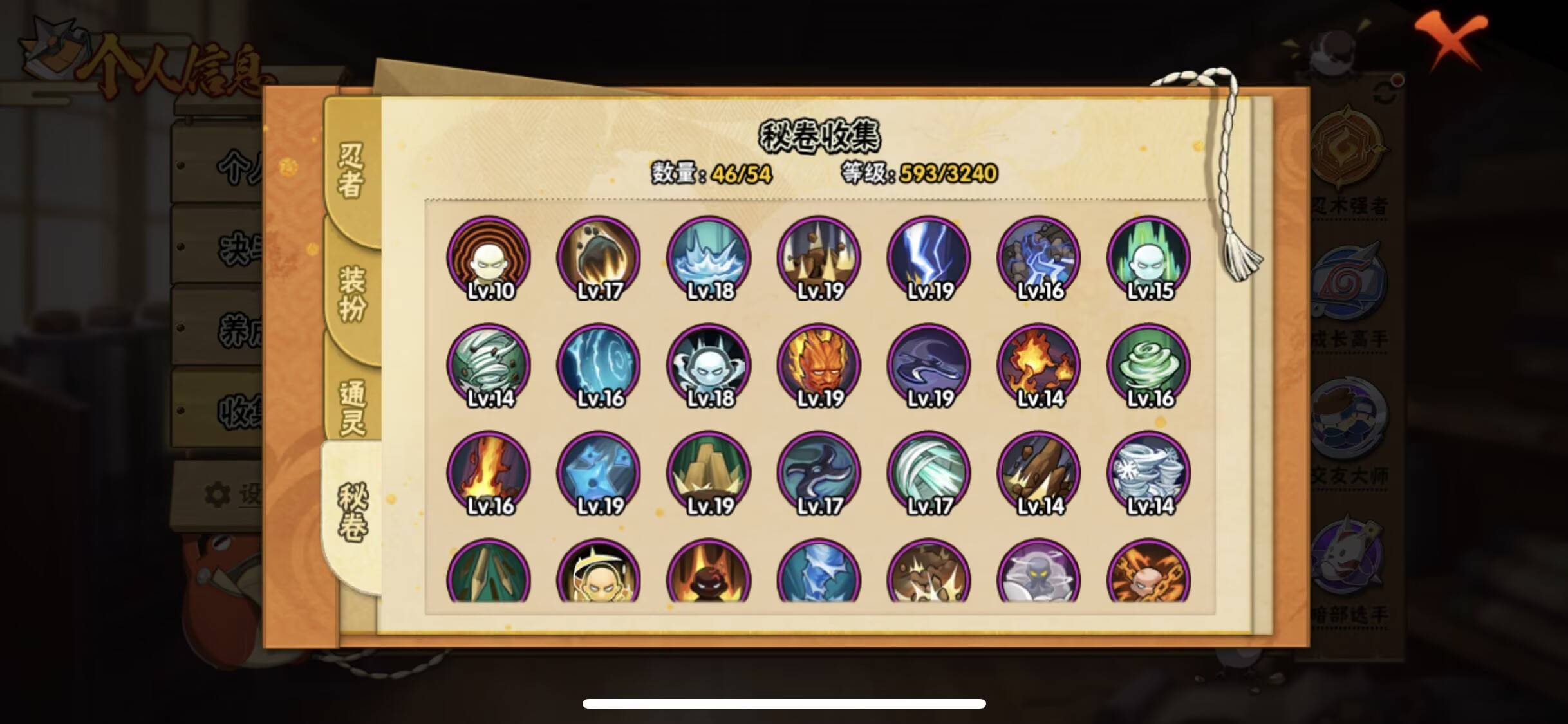The height and width of the screenshot is (724, 1568).
Task: Open the Lv.14 dust tornado scroll
Action: pyautogui.click(x=490, y=364)
